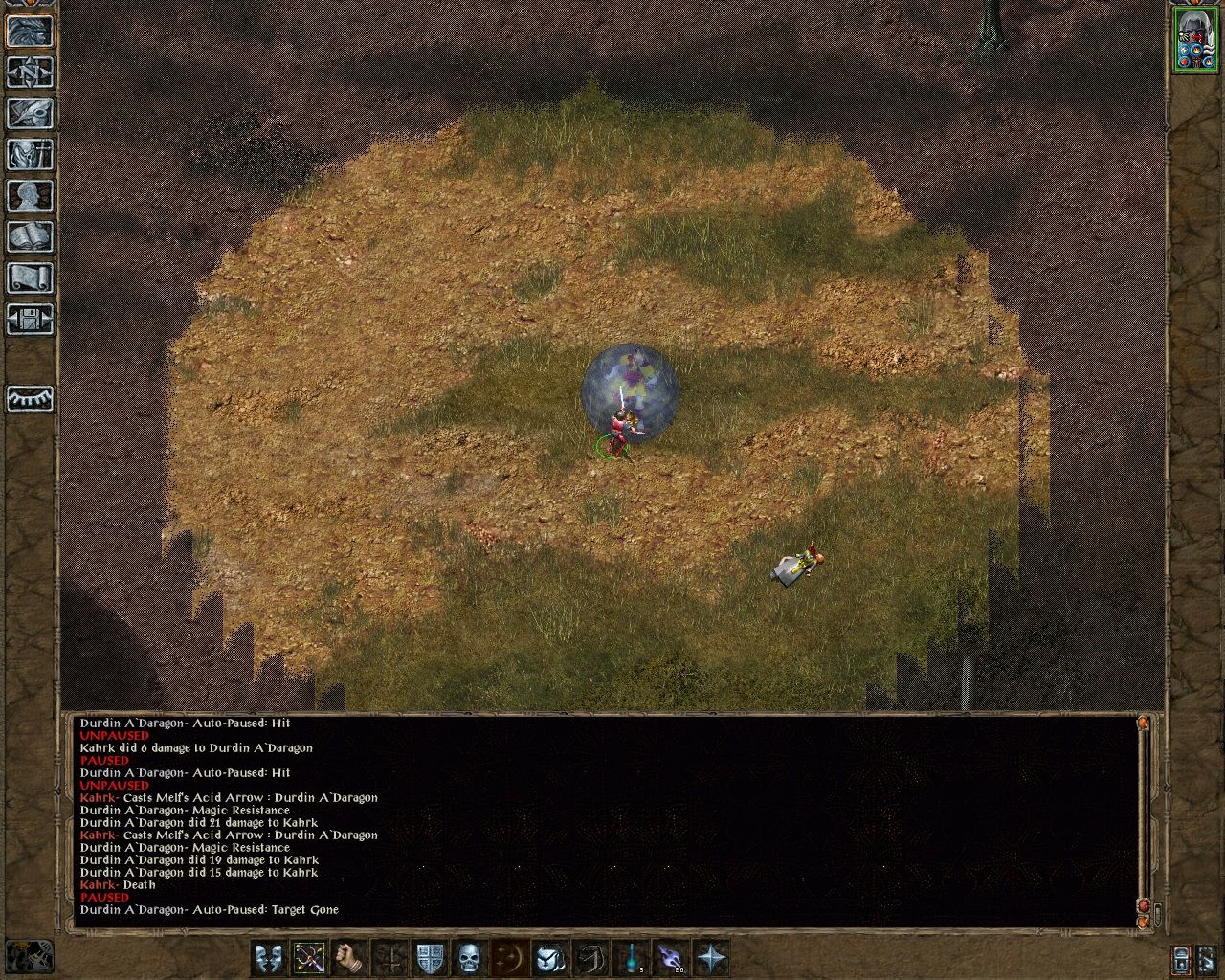
Task: Open the journal with the quill icon
Action: coord(30,114)
